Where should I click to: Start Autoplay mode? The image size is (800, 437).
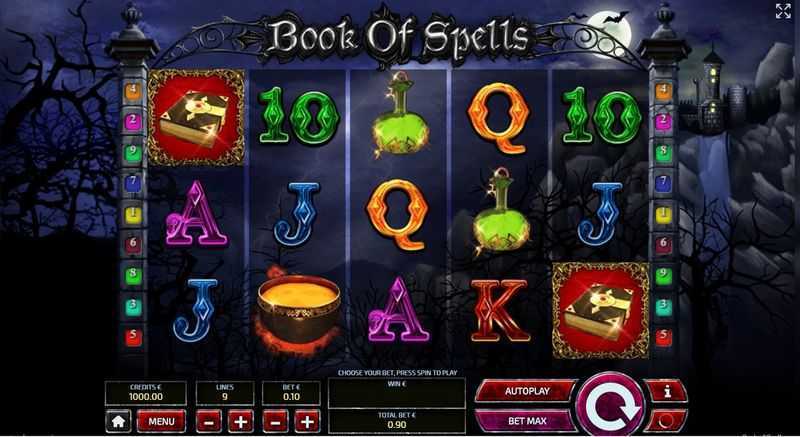pos(527,389)
